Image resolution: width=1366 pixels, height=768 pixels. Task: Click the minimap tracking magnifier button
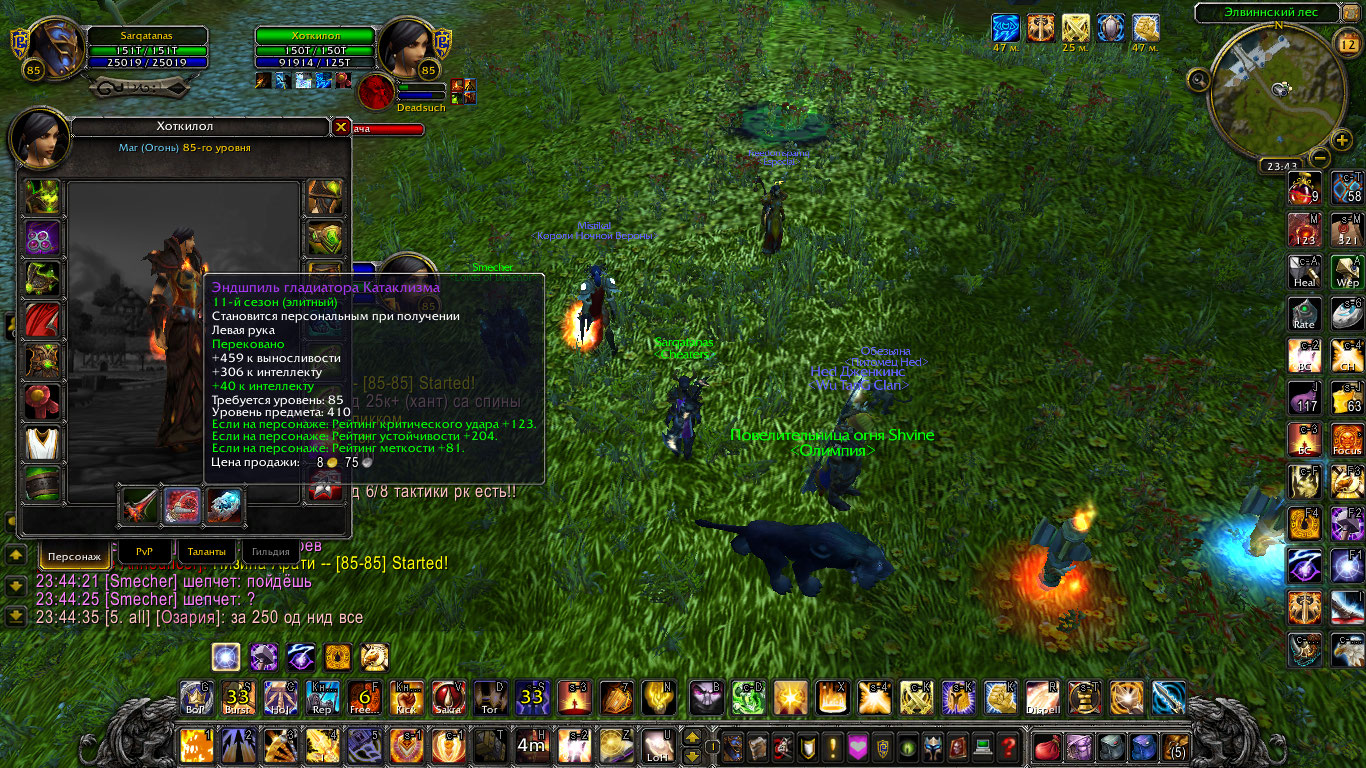(1200, 79)
